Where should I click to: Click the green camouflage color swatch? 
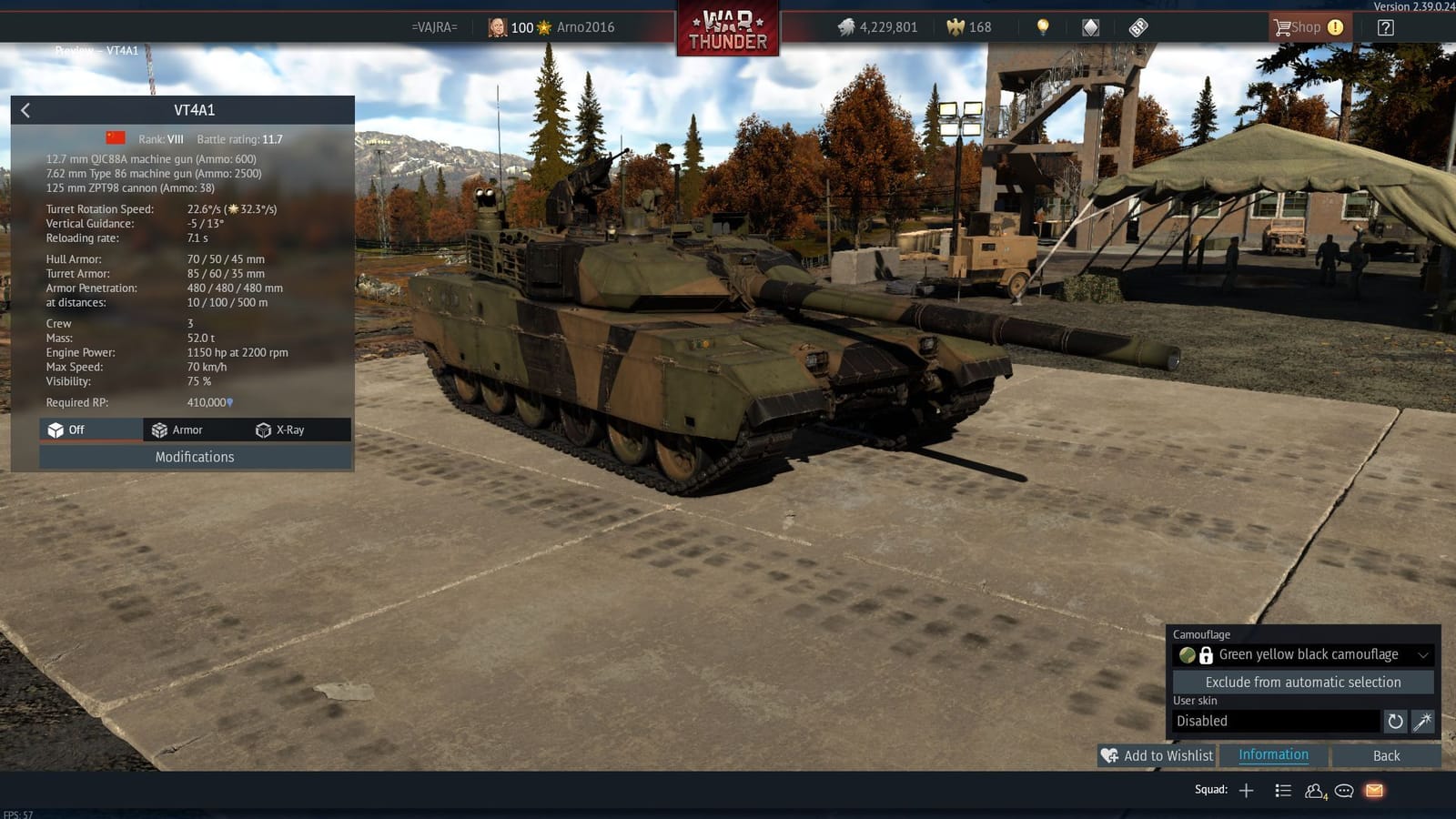1186,654
